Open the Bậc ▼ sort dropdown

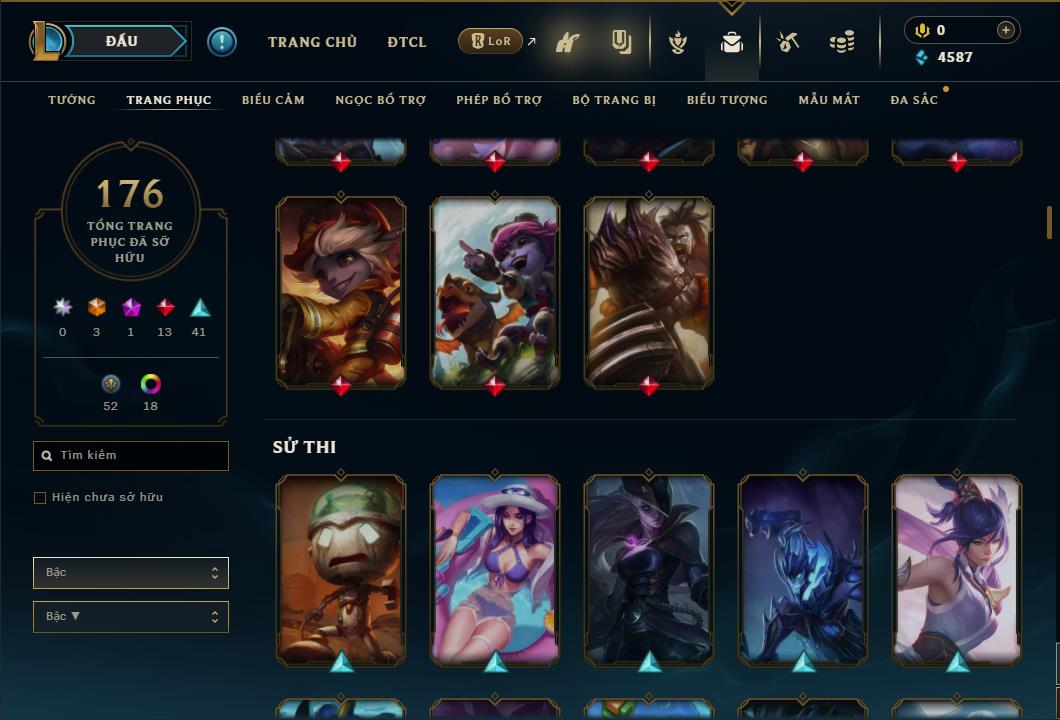click(131, 617)
